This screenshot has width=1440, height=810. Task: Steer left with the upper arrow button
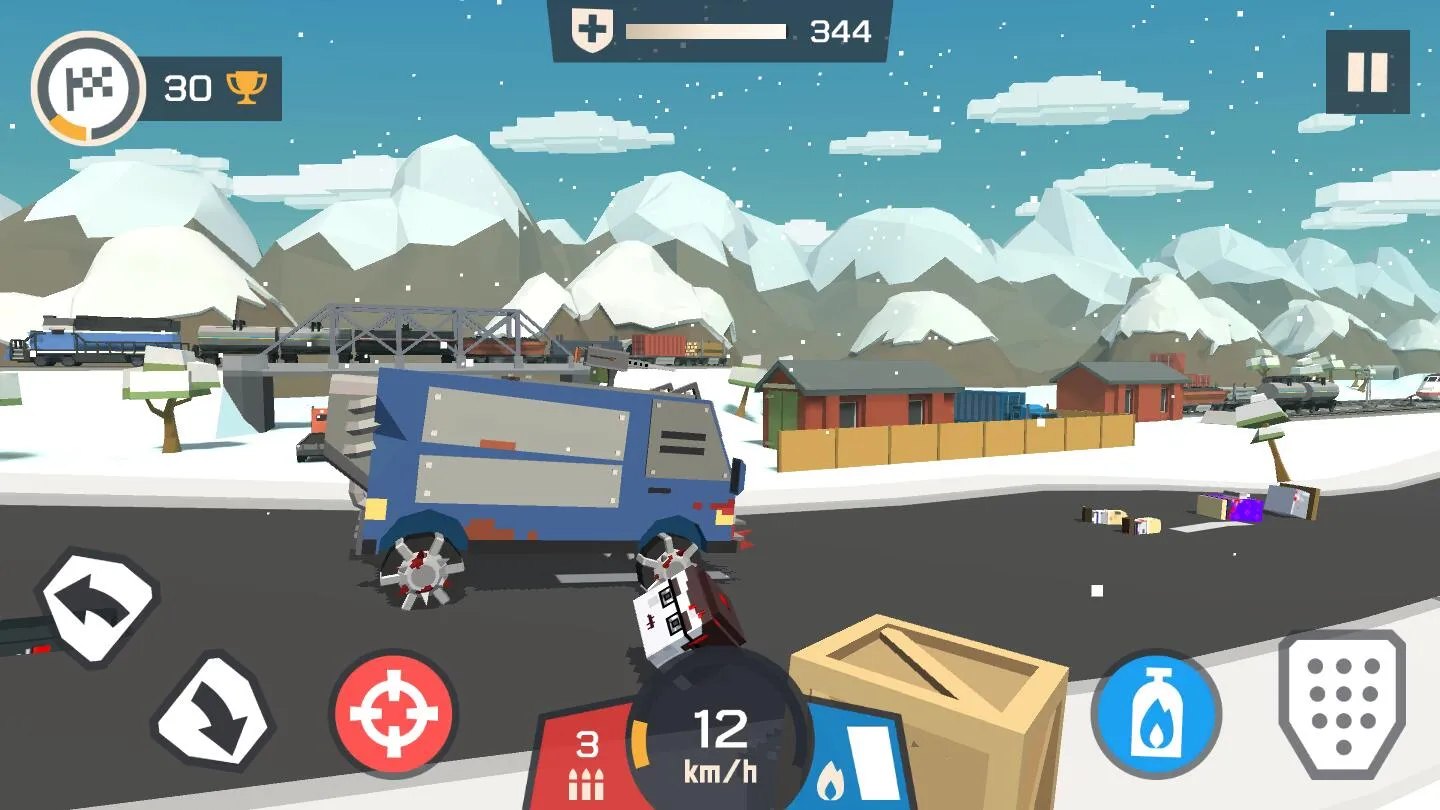(97, 606)
